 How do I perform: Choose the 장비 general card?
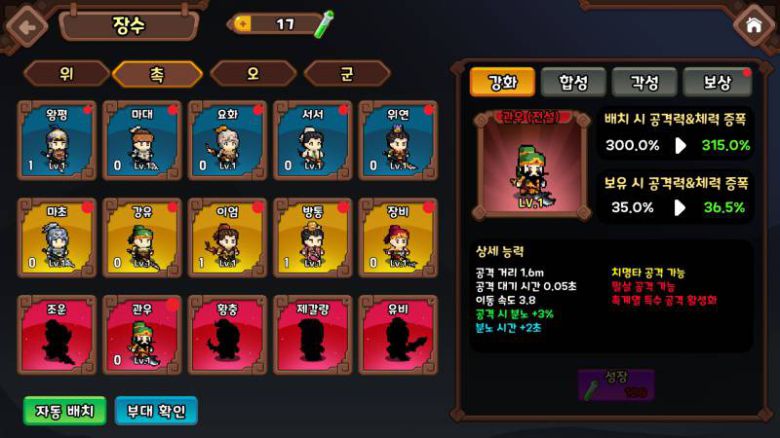tap(397, 237)
